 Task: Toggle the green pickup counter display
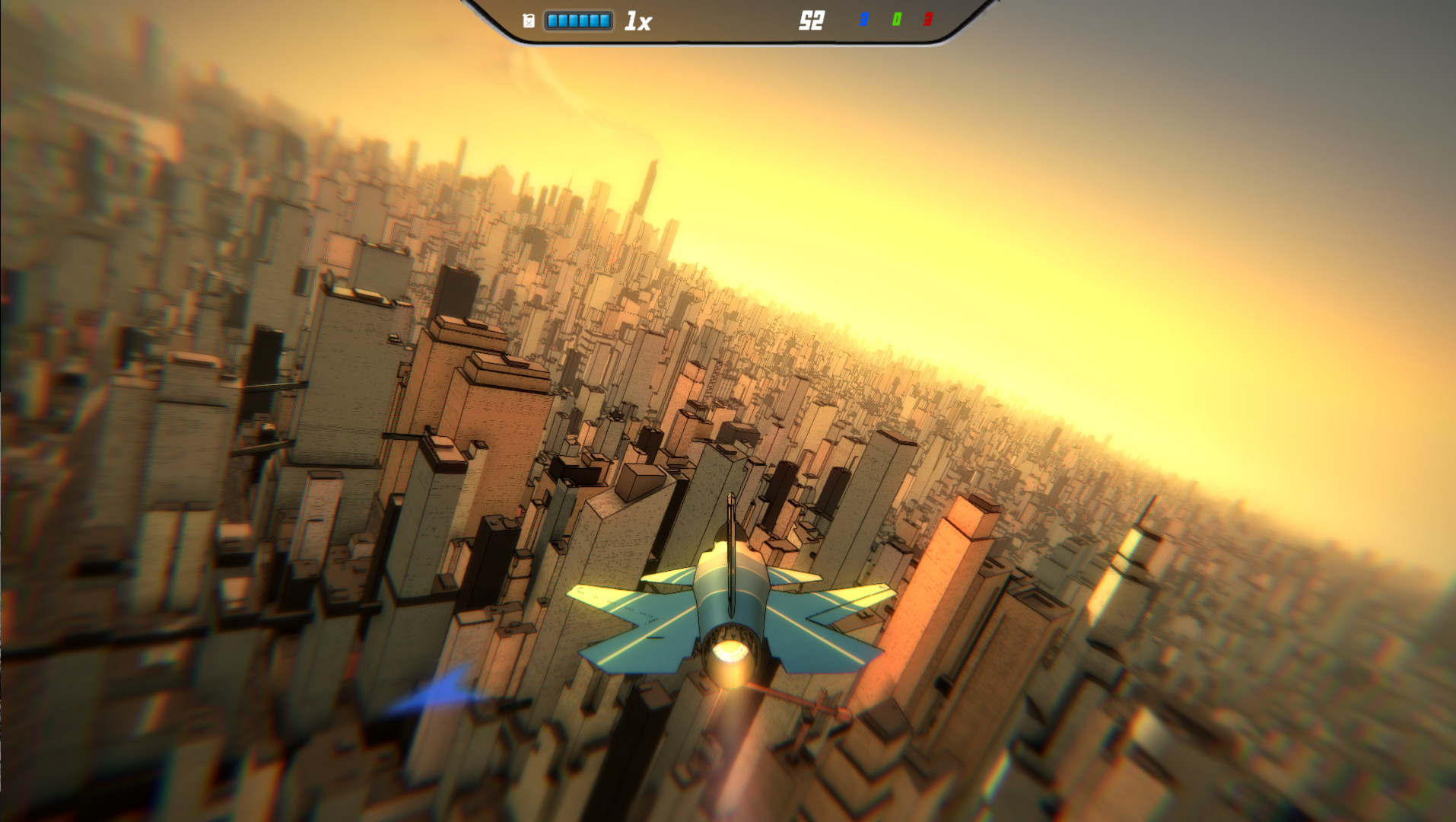pos(897,19)
